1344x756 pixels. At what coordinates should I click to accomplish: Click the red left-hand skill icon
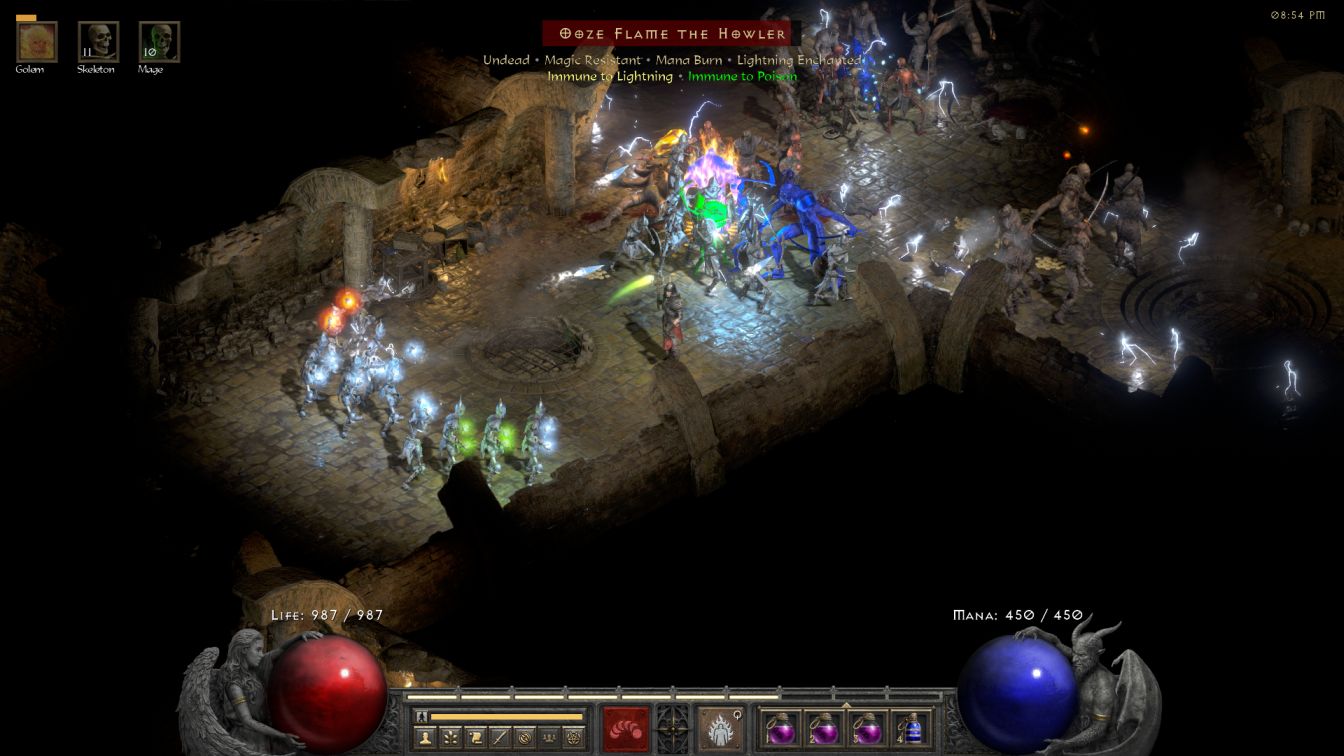(625, 729)
